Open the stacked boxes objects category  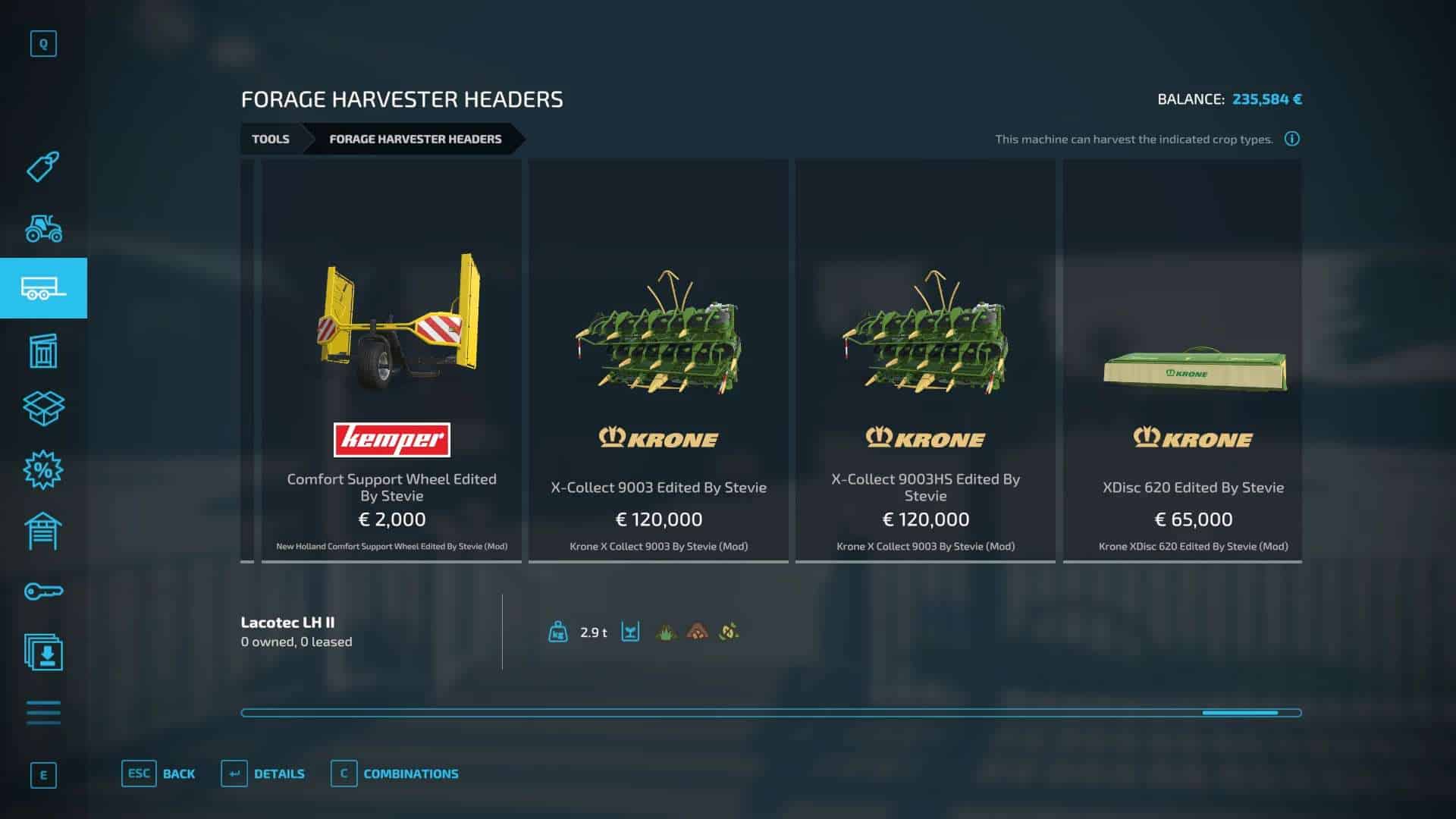pyautogui.click(x=43, y=409)
